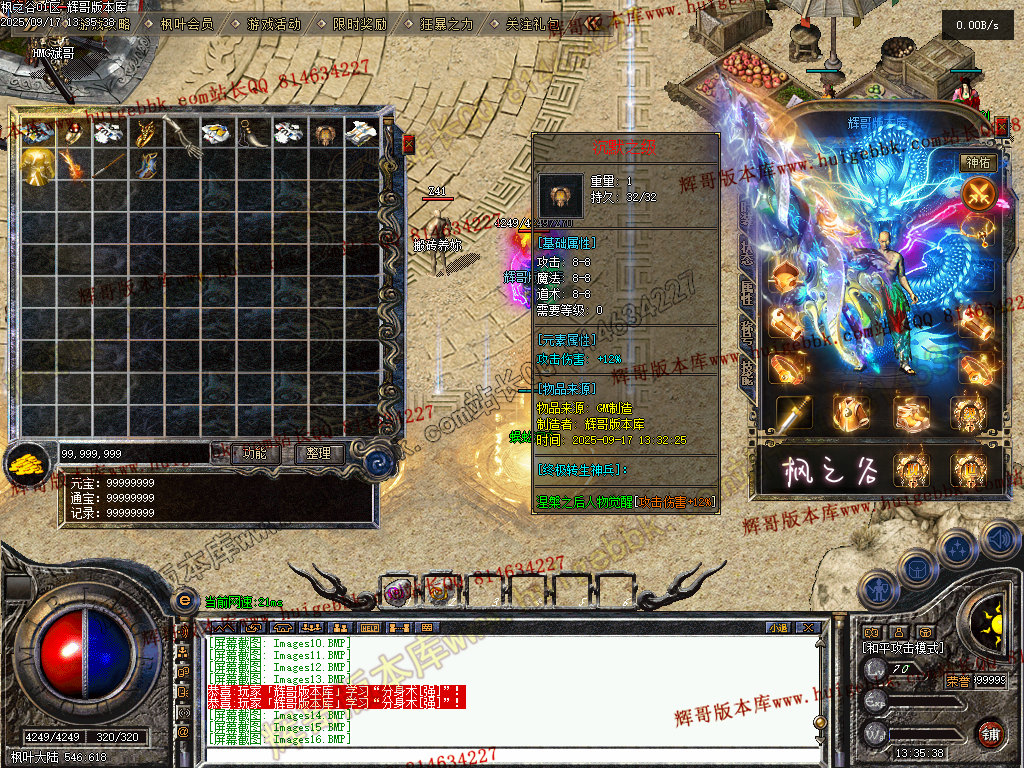Open the 游戏活动 events menu
Viewport: 1024px width, 768px height.
[x=273, y=23]
